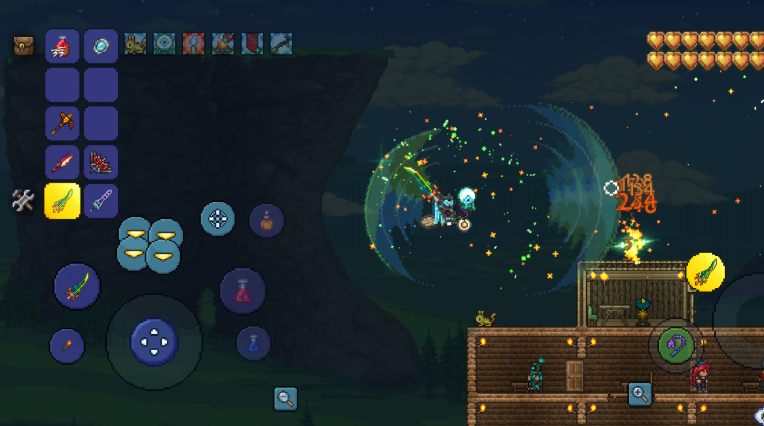This screenshot has height=426, width=764.
Task: Select the highlighted Terra Blade slot
Action: click(62, 200)
